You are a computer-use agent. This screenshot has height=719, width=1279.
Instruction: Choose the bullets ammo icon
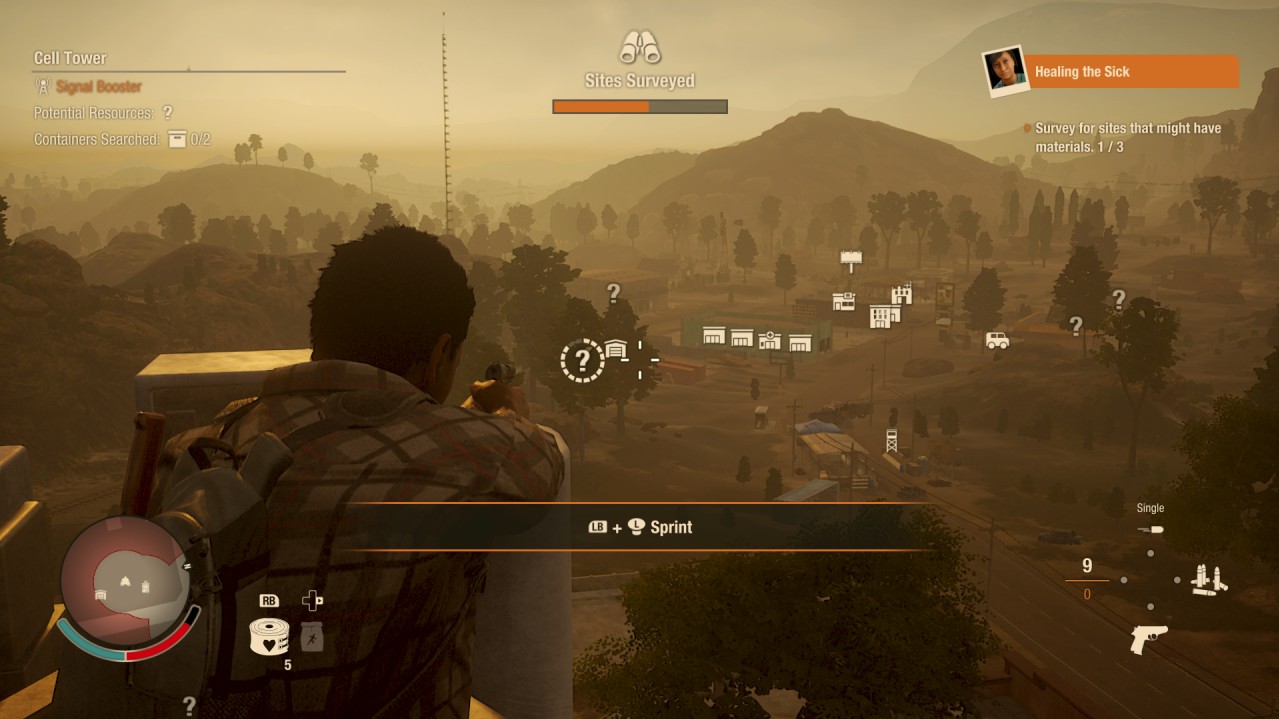pos(1209,580)
